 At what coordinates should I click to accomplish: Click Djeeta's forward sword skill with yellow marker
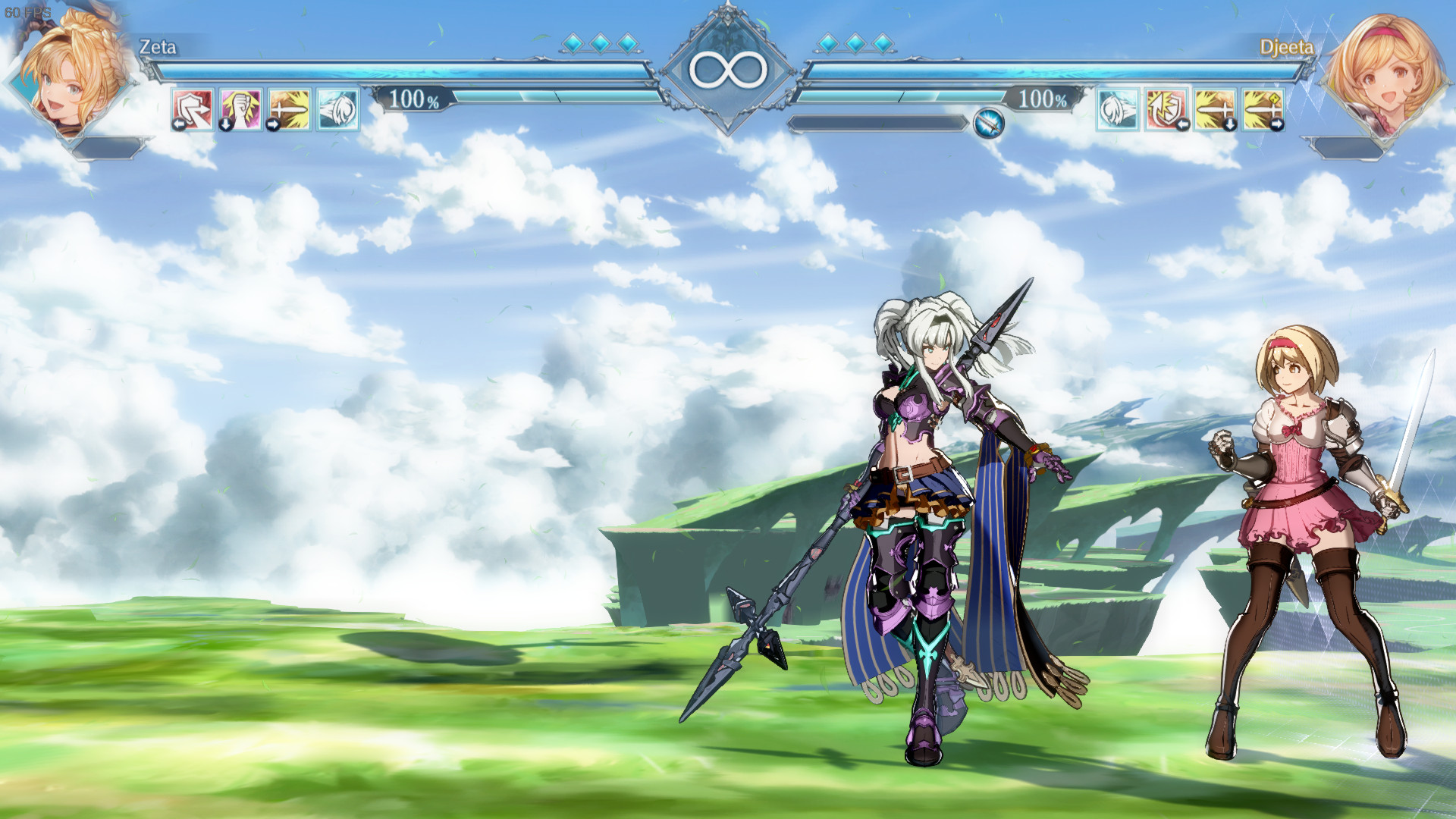pos(1263,111)
